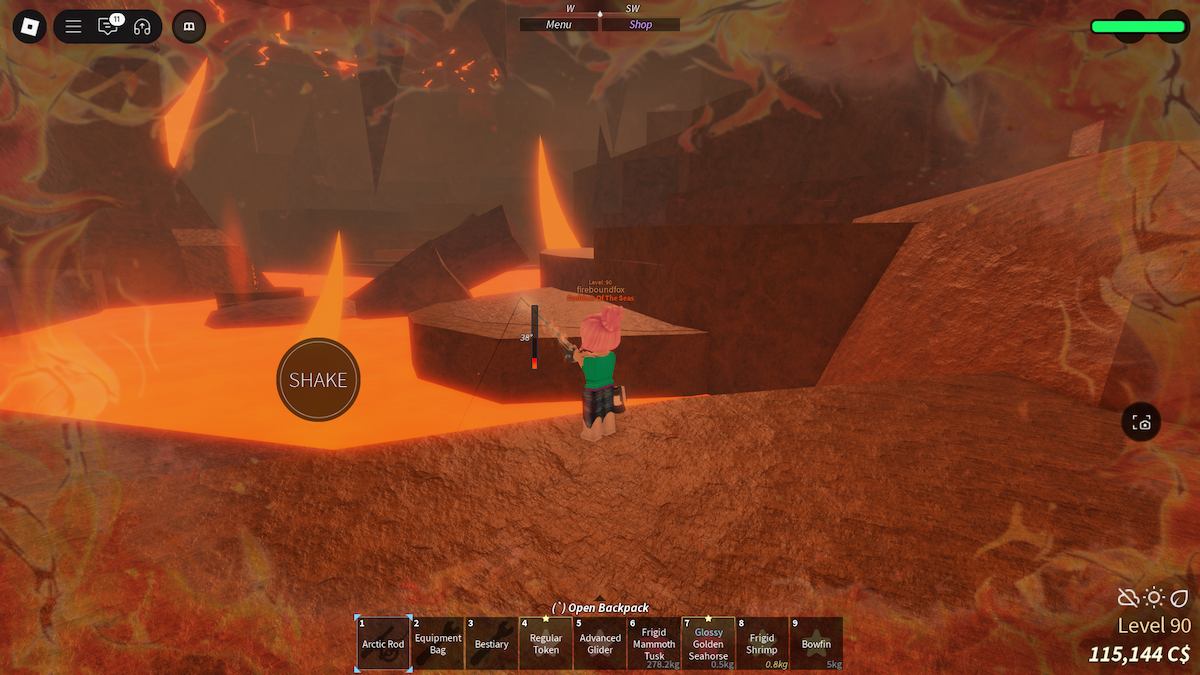The width and height of the screenshot is (1200, 675).
Task: Choose the Glossy Golden Seahorse slot
Action: 708,642
